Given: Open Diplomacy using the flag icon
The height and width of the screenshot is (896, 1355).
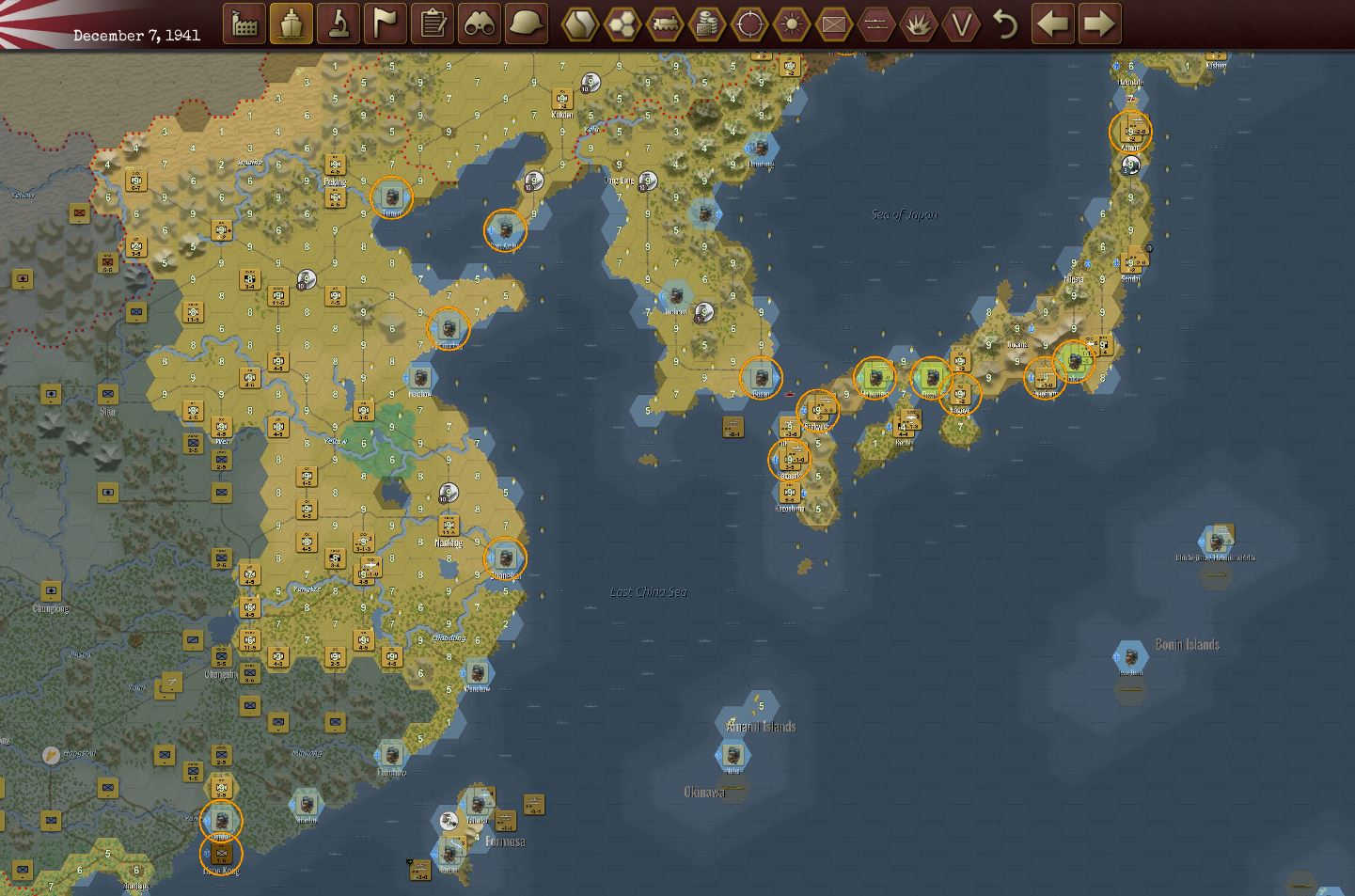Looking at the screenshot, I should coord(386,24).
